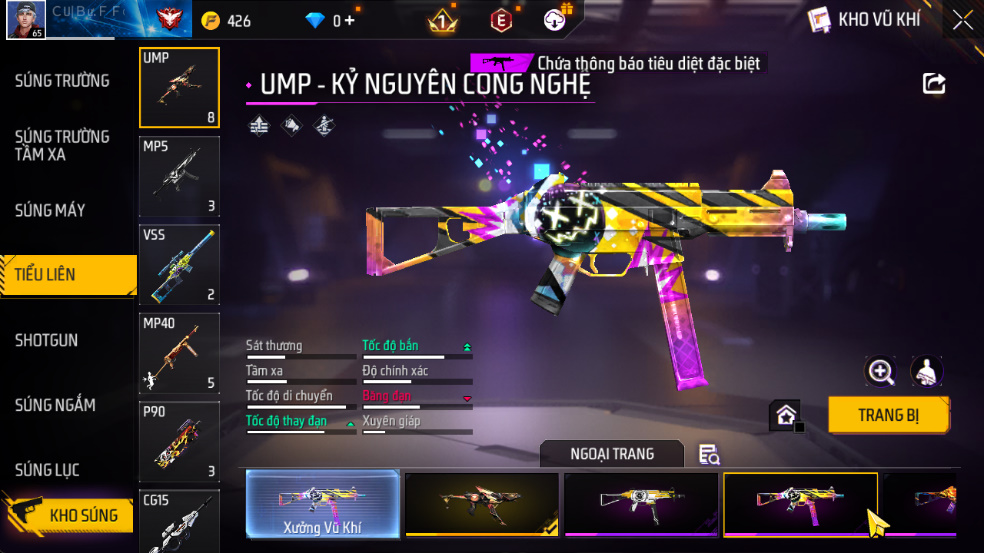Screen dimensions: 984x553
Task: Select the Súng Máy category
Action: [x=50, y=210]
